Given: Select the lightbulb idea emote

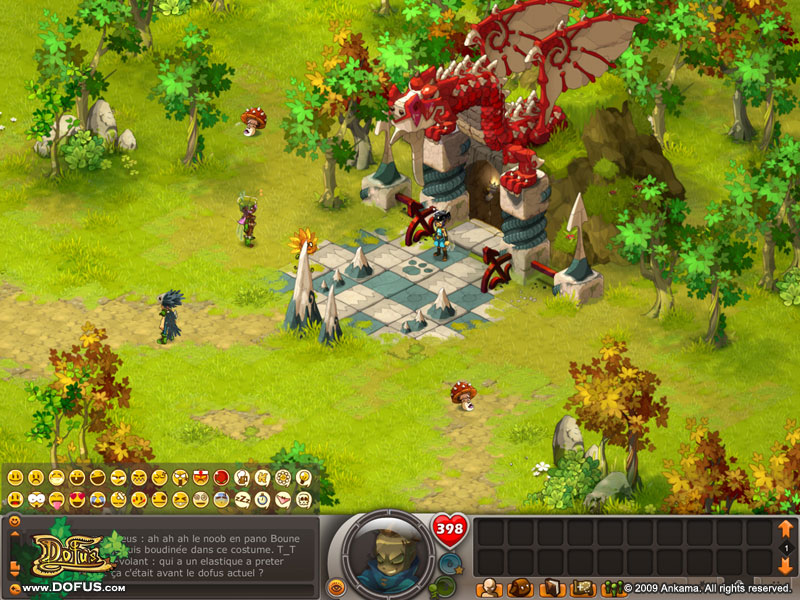Looking at the screenshot, I should [x=304, y=477].
